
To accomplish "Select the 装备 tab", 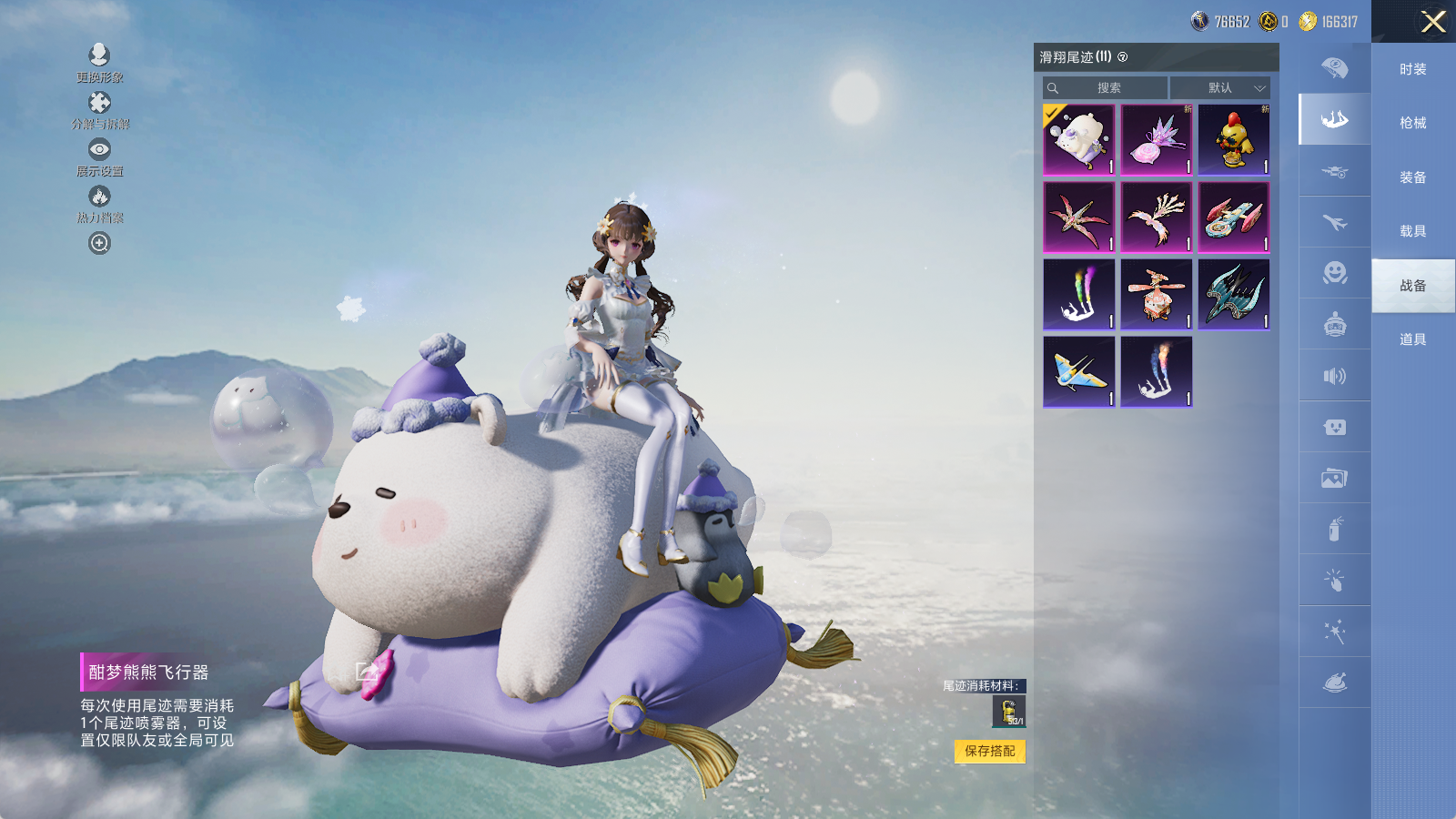I will [x=1412, y=177].
